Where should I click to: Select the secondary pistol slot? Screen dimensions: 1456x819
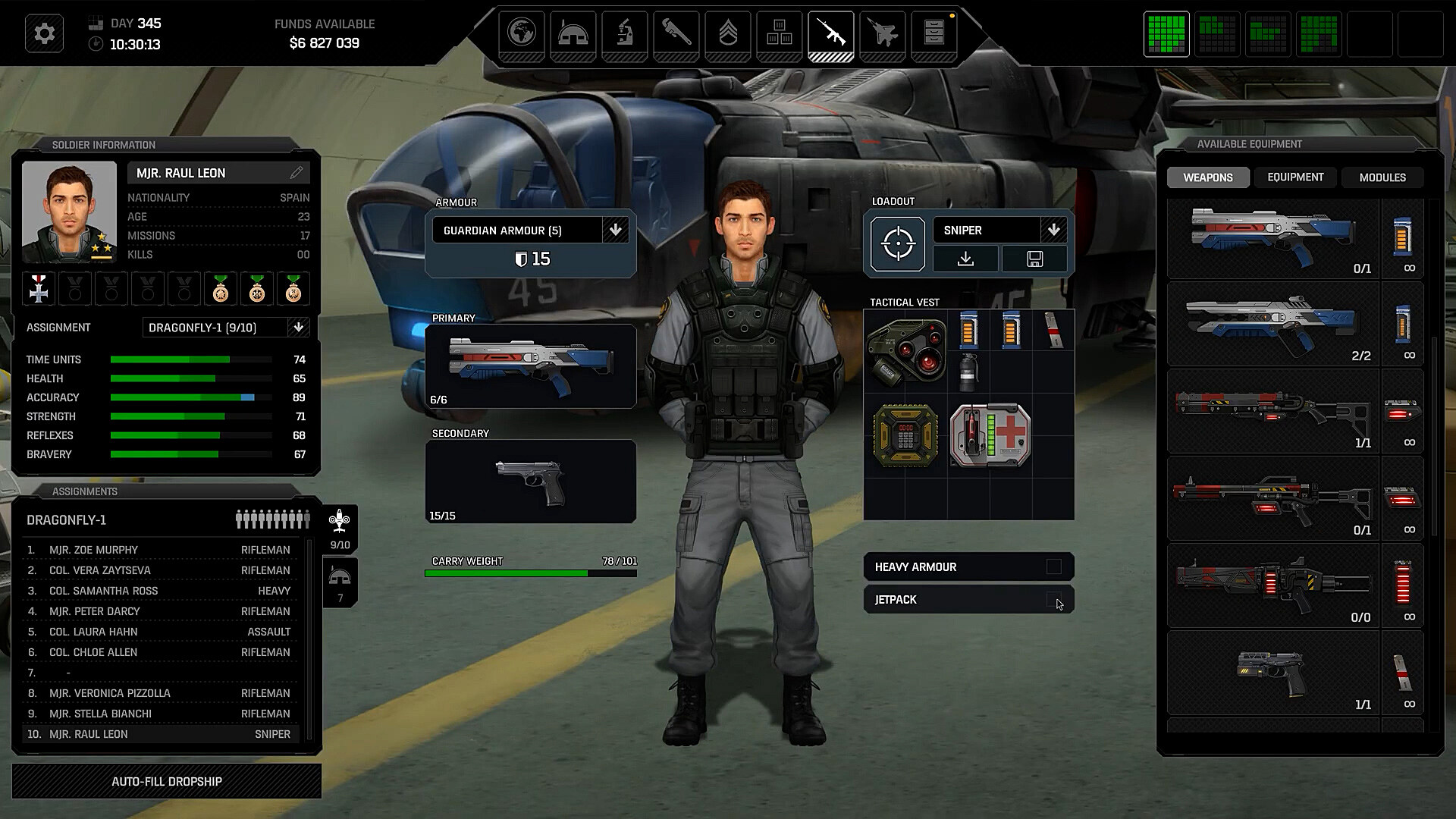531,482
